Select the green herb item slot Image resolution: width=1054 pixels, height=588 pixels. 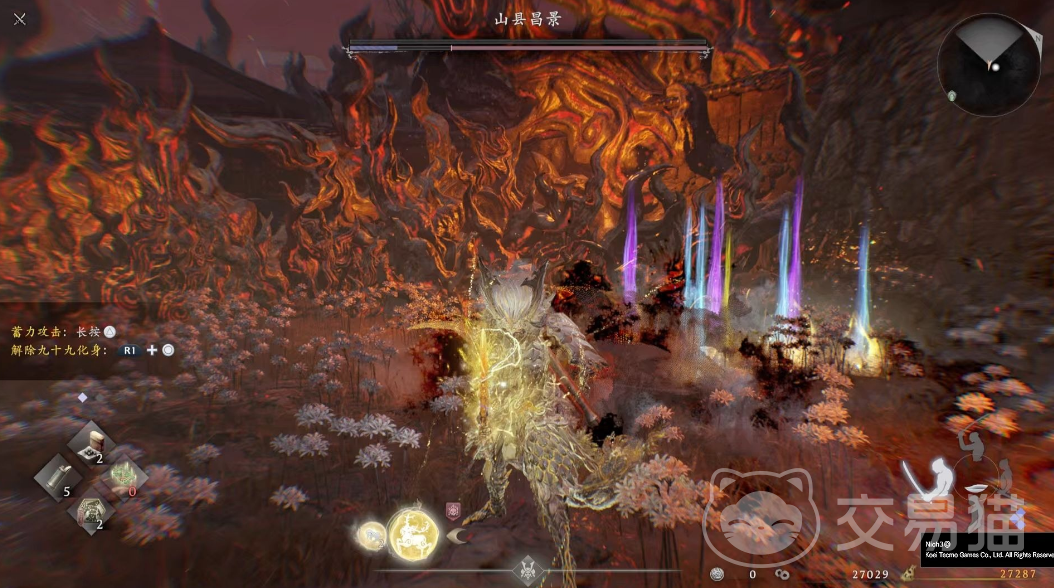click(x=124, y=477)
